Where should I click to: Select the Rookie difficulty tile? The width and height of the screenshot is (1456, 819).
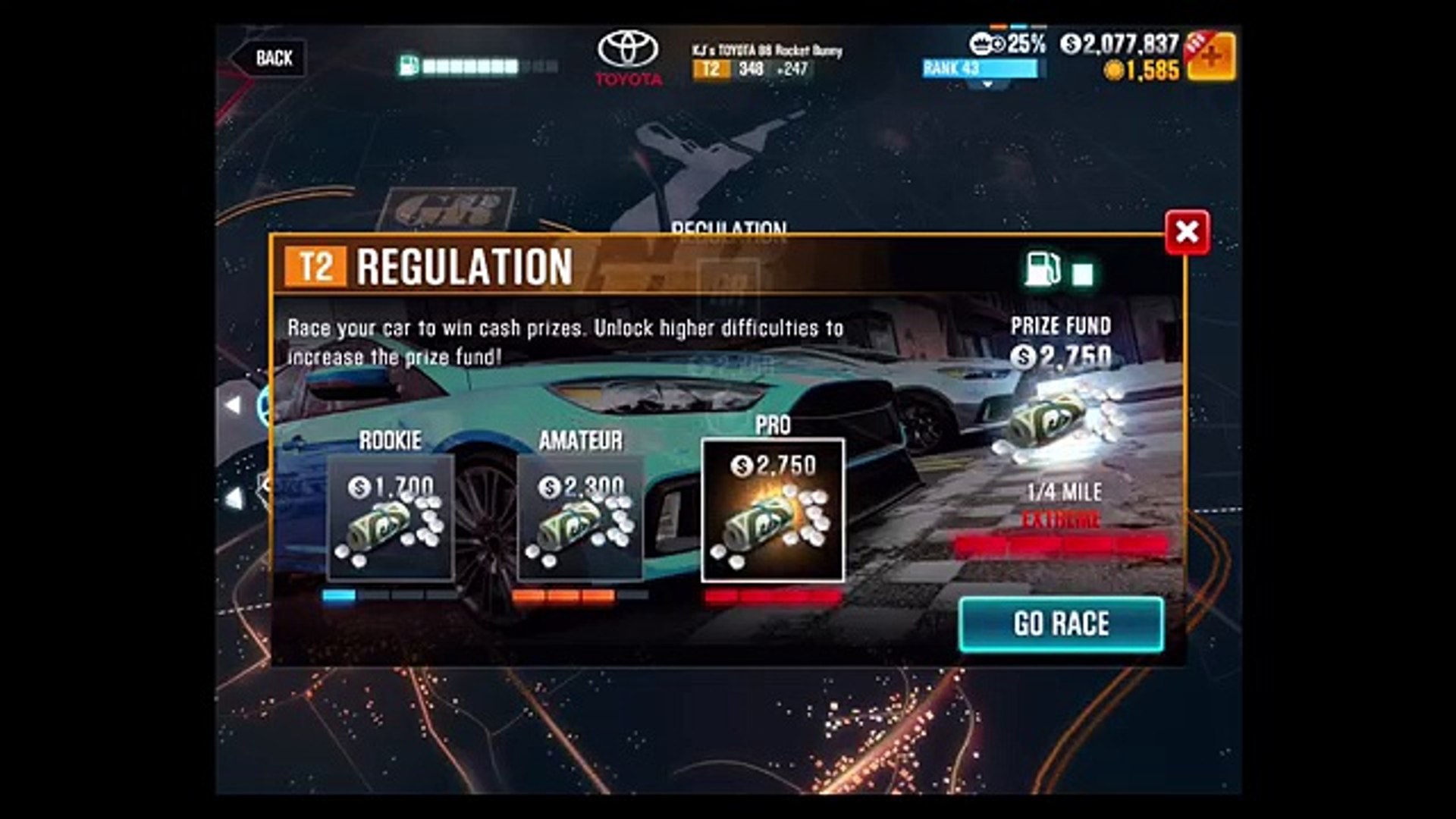pyautogui.click(x=391, y=519)
